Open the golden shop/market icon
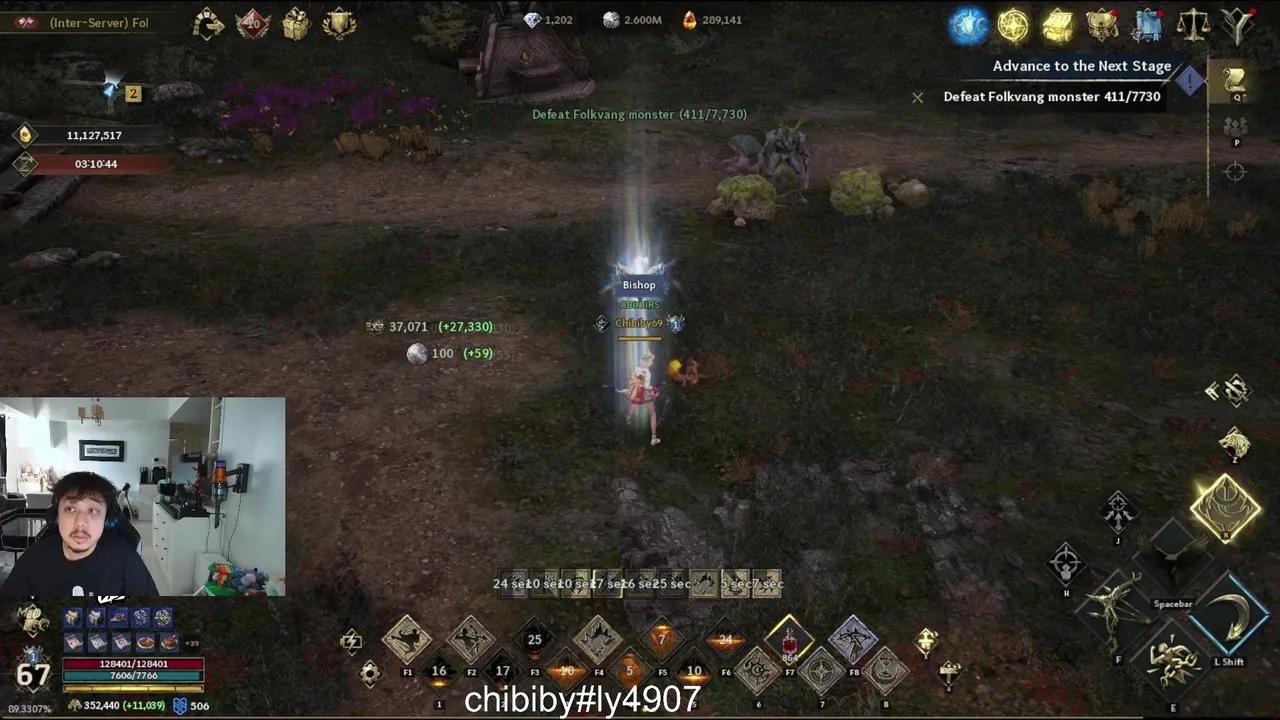 click(x=1058, y=25)
